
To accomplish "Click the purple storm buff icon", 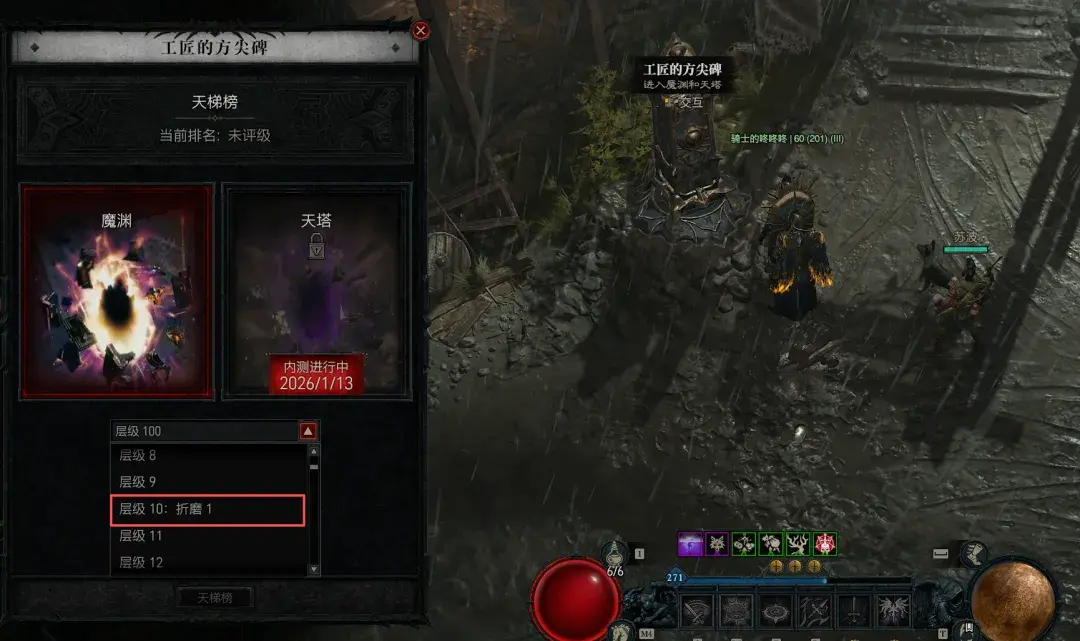I will coord(690,544).
